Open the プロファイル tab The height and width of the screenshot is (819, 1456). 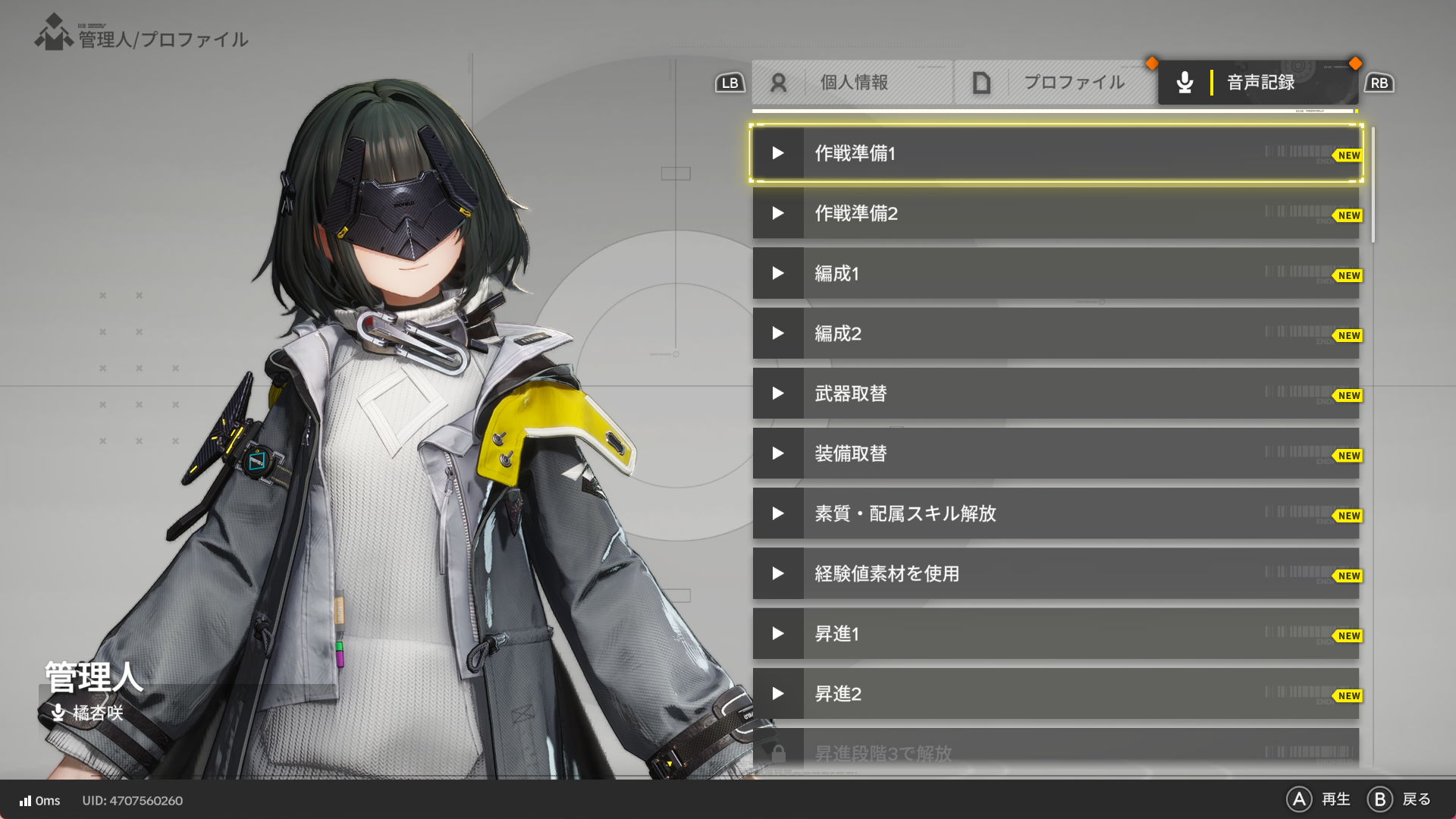click(x=1056, y=83)
